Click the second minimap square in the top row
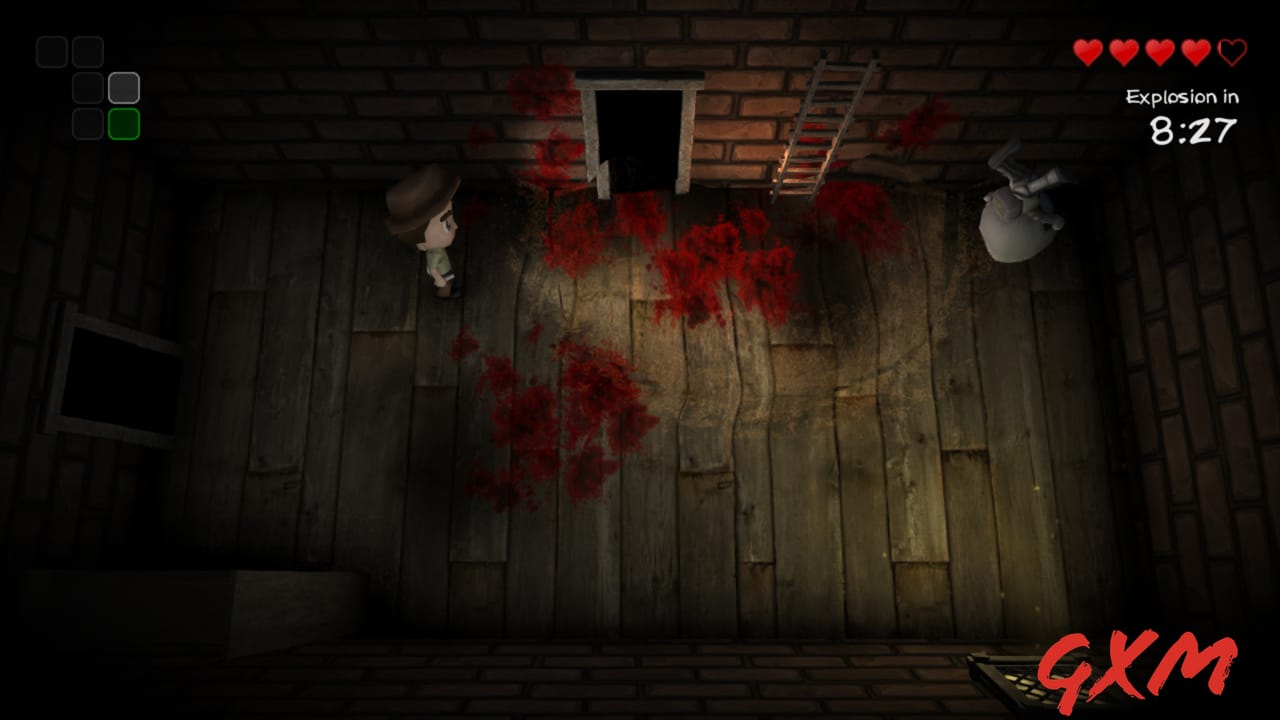The height and width of the screenshot is (720, 1280). pyautogui.click(x=88, y=52)
